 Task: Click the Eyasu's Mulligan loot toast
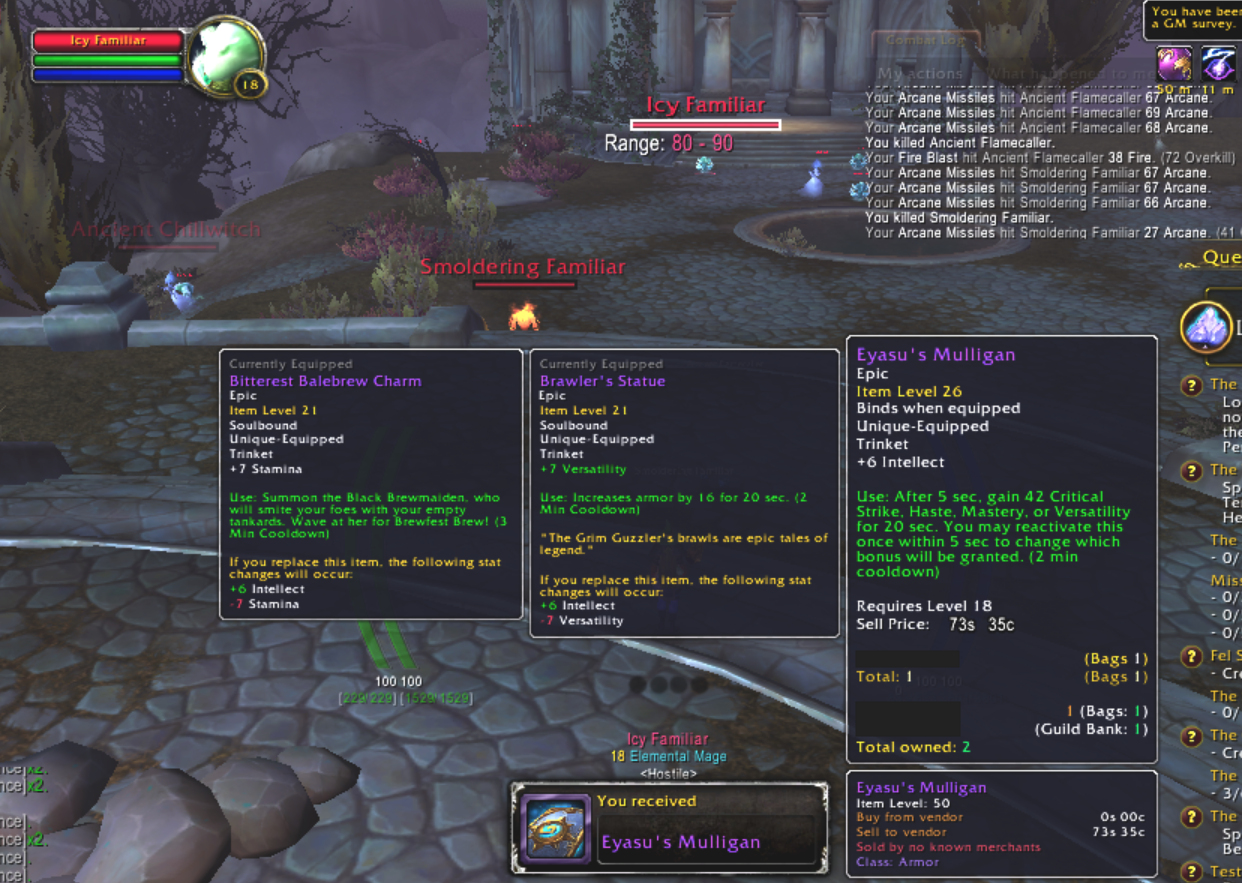point(669,828)
